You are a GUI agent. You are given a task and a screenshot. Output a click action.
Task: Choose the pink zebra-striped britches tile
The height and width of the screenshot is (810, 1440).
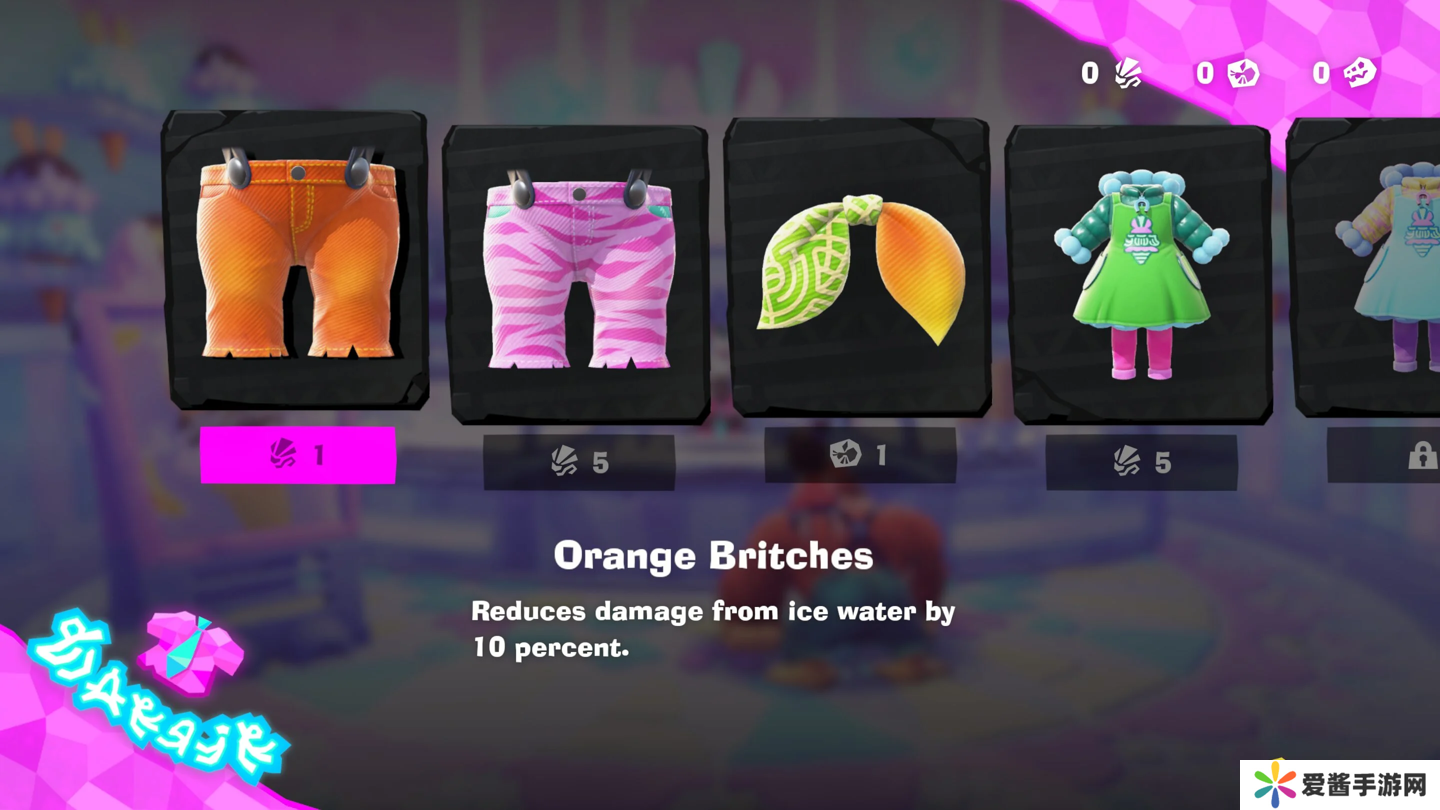pos(577,272)
